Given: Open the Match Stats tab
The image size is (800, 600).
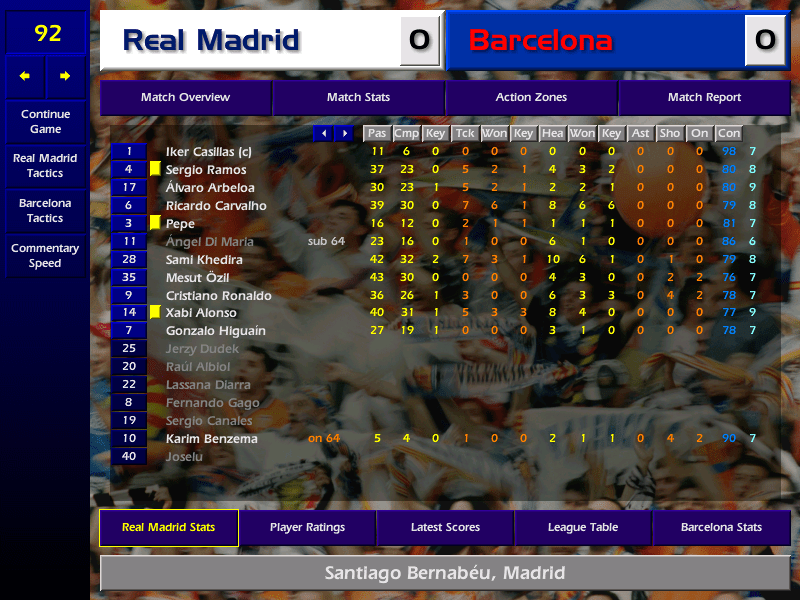Looking at the screenshot, I should pyautogui.click(x=358, y=98).
